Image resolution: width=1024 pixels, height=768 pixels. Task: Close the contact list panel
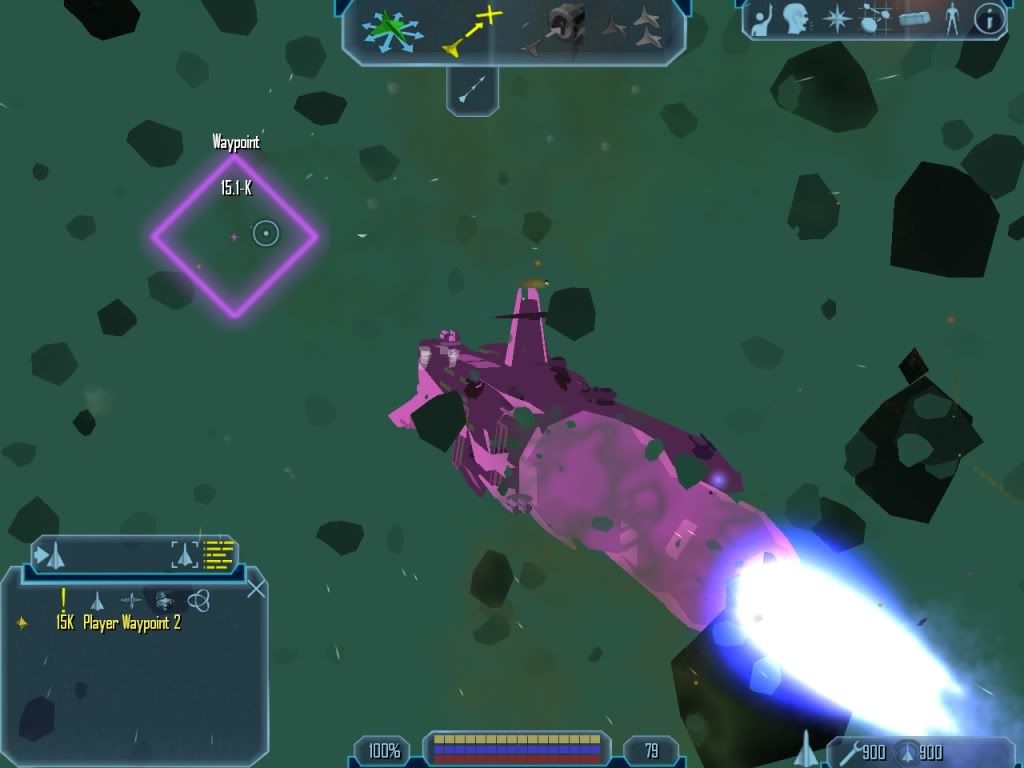coord(256,588)
